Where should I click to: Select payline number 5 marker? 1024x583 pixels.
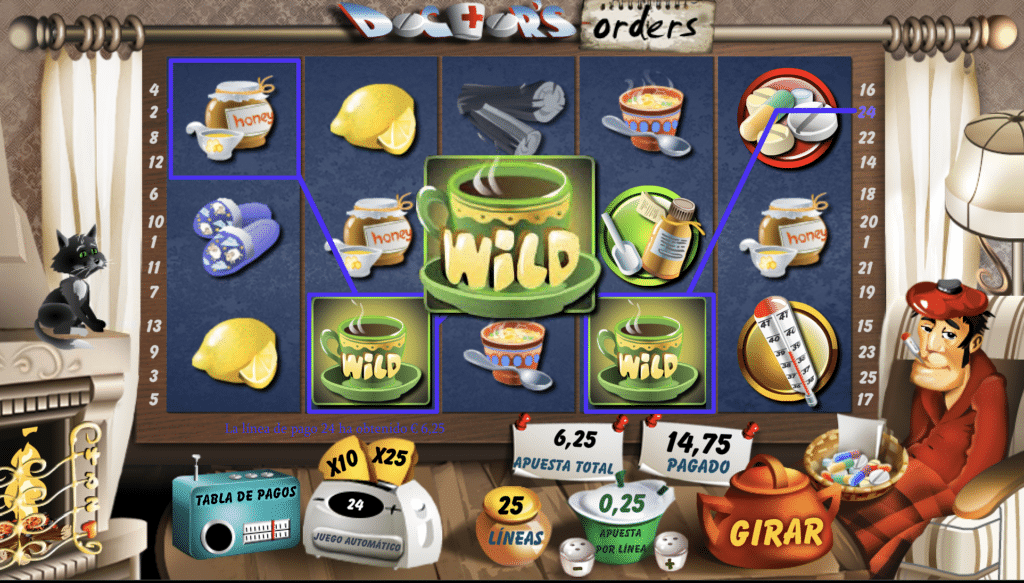(x=155, y=399)
